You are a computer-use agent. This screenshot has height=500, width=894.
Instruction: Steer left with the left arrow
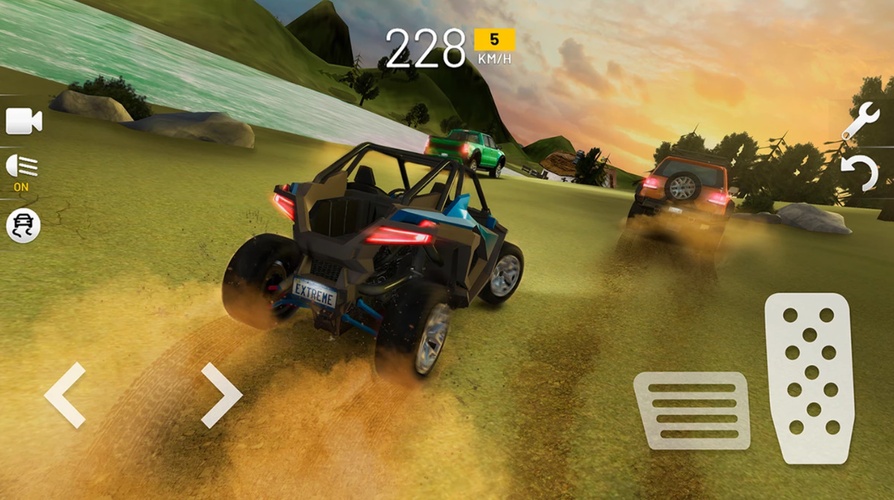(x=65, y=396)
